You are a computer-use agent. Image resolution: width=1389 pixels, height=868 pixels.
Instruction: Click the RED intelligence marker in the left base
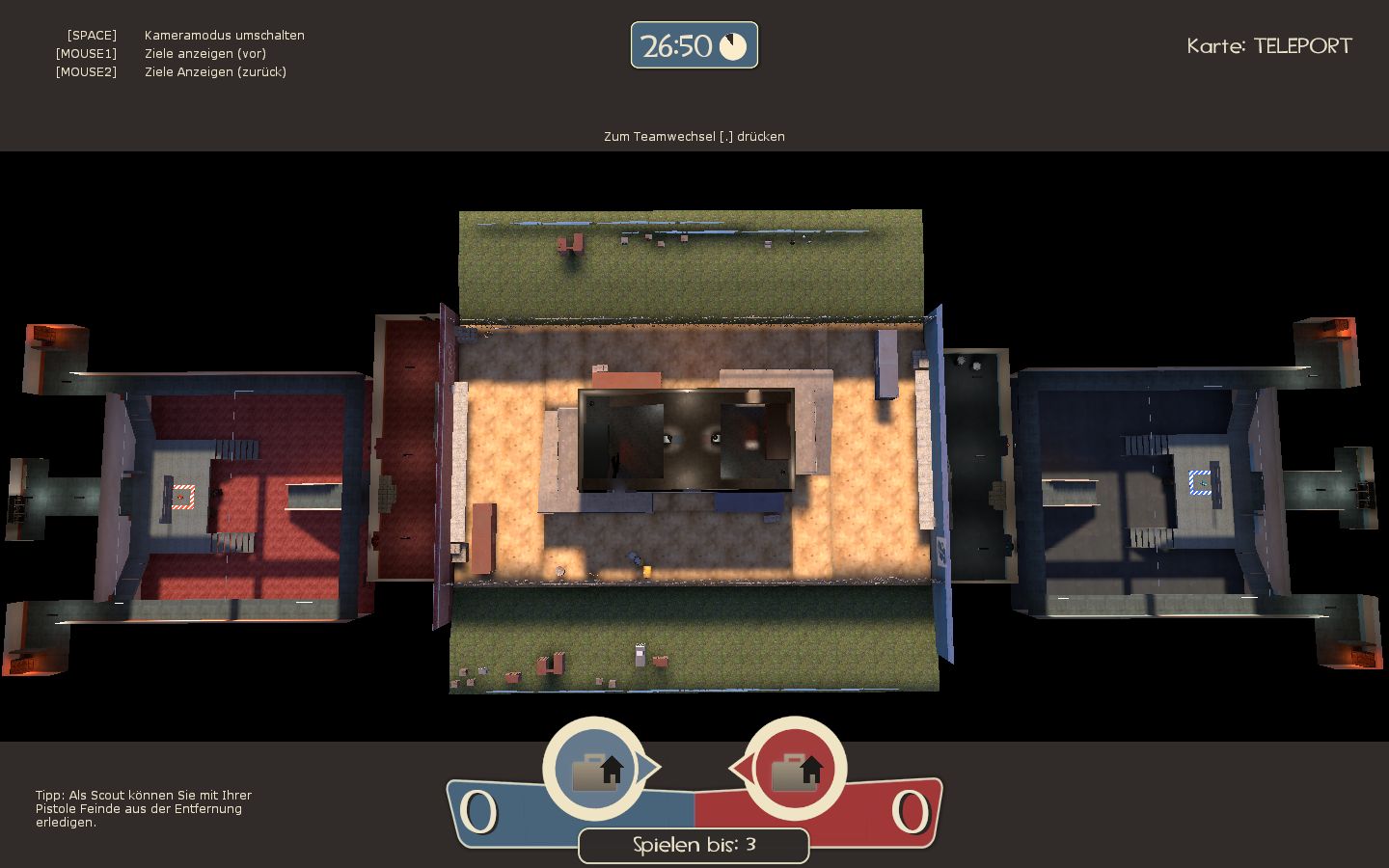click(x=181, y=497)
